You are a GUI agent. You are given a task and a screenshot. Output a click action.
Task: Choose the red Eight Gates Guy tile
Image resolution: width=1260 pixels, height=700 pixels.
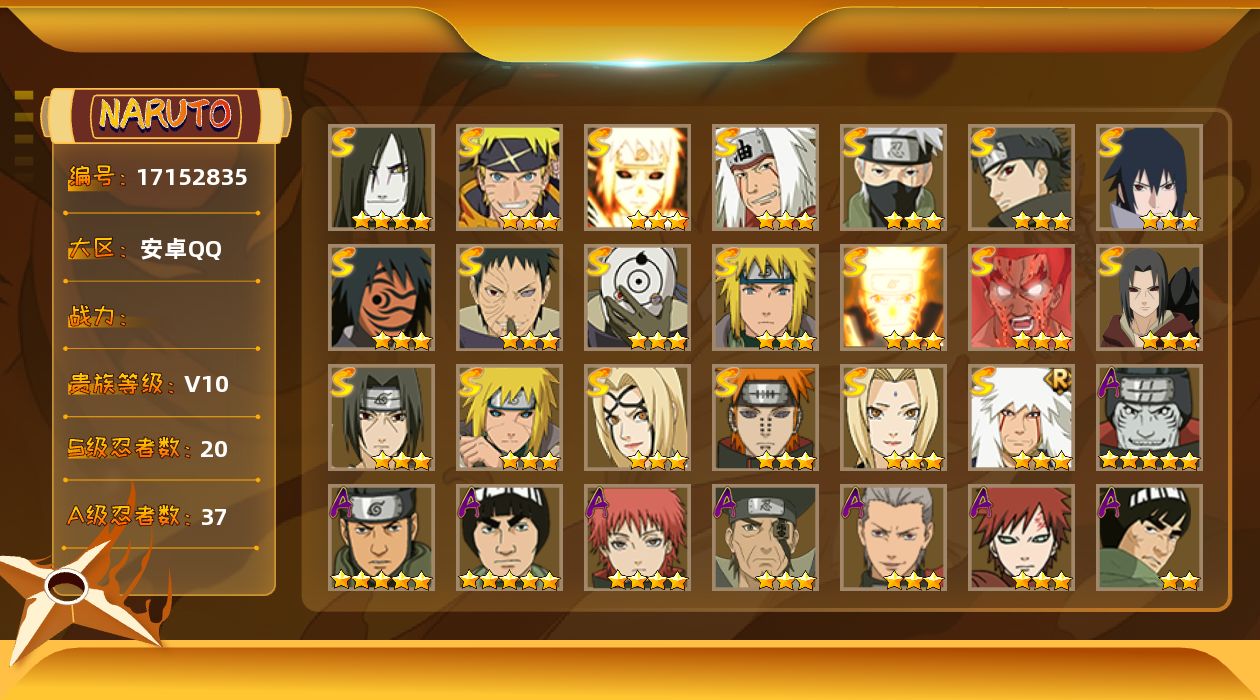tap(1021, 297)
